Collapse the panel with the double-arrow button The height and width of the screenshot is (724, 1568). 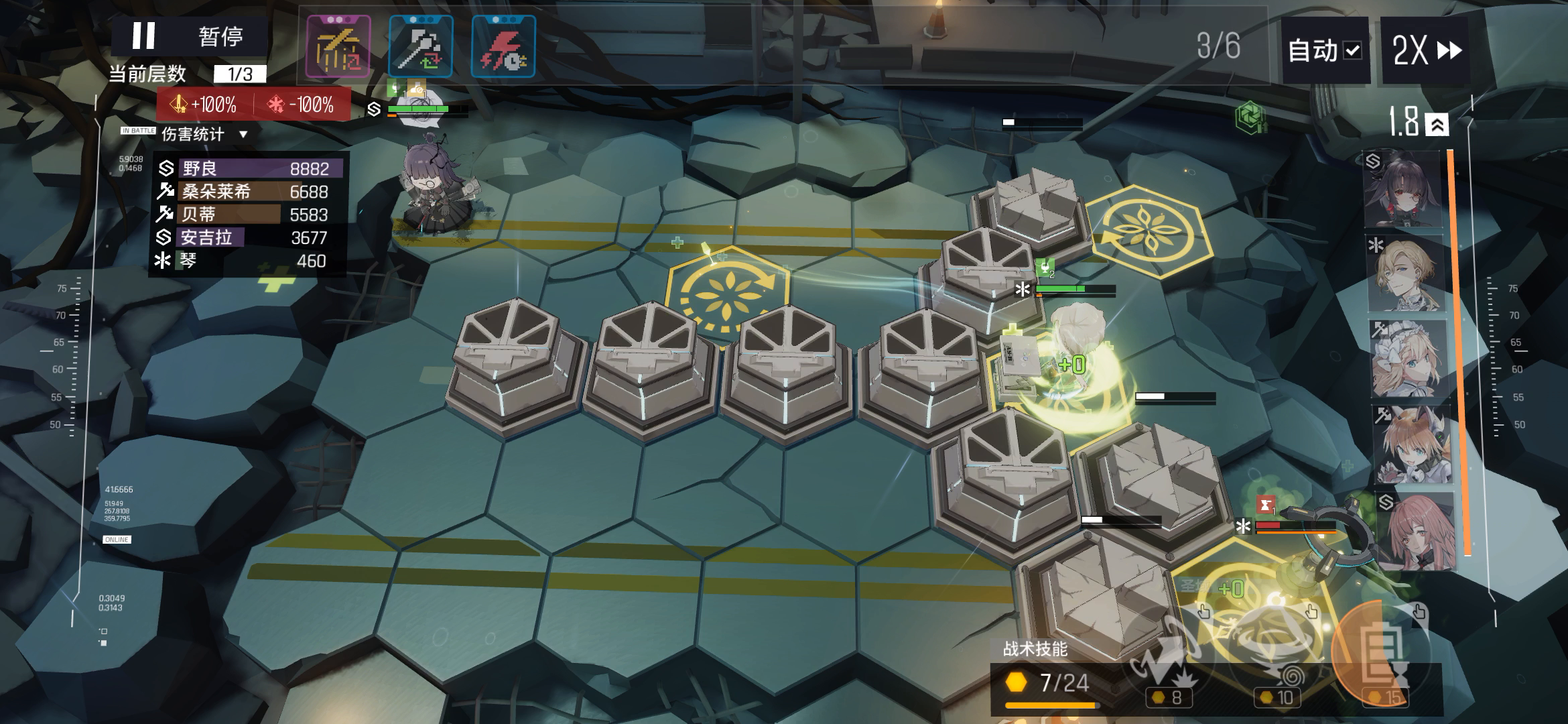1437,125
